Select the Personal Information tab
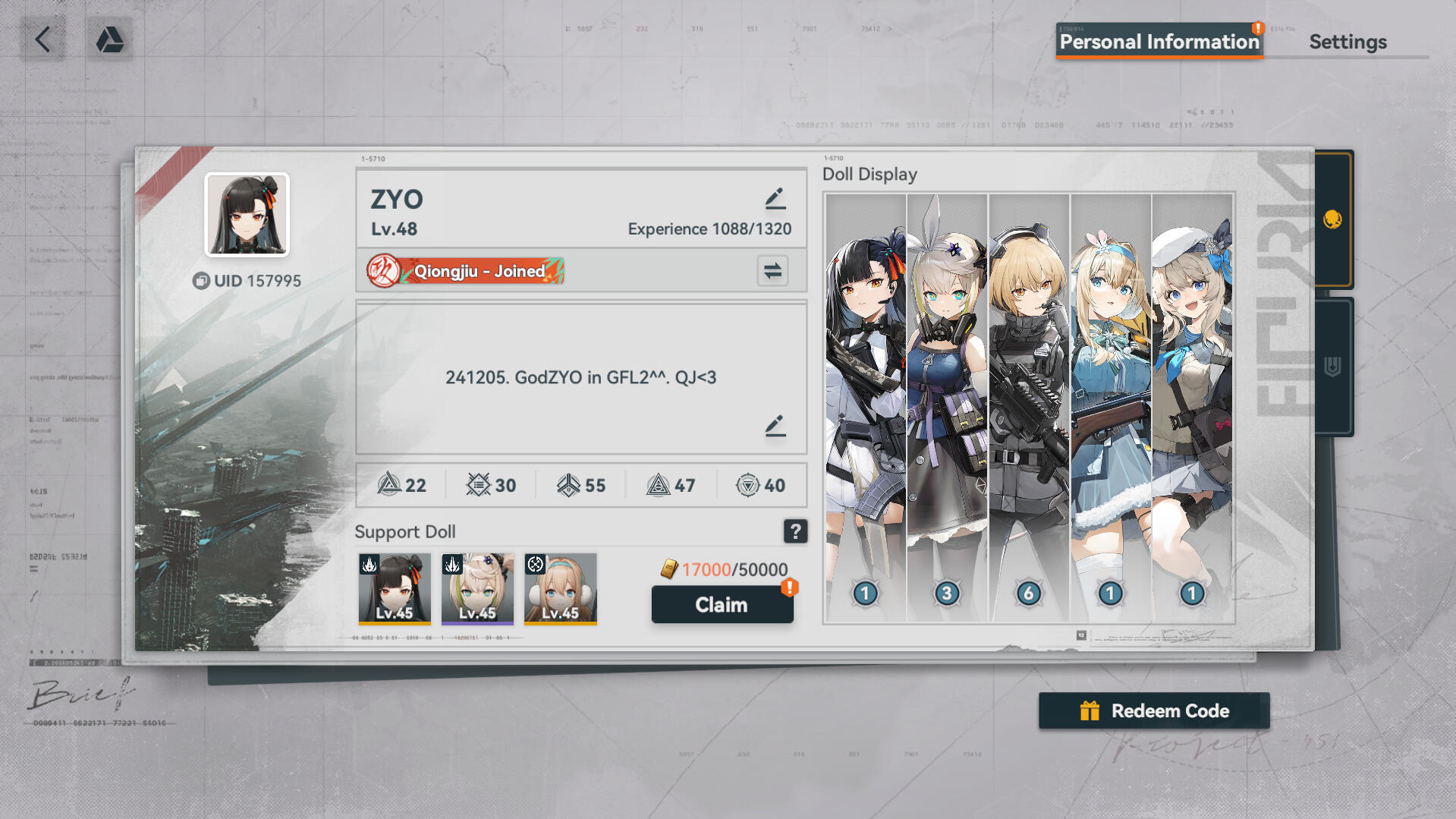 1159,42
